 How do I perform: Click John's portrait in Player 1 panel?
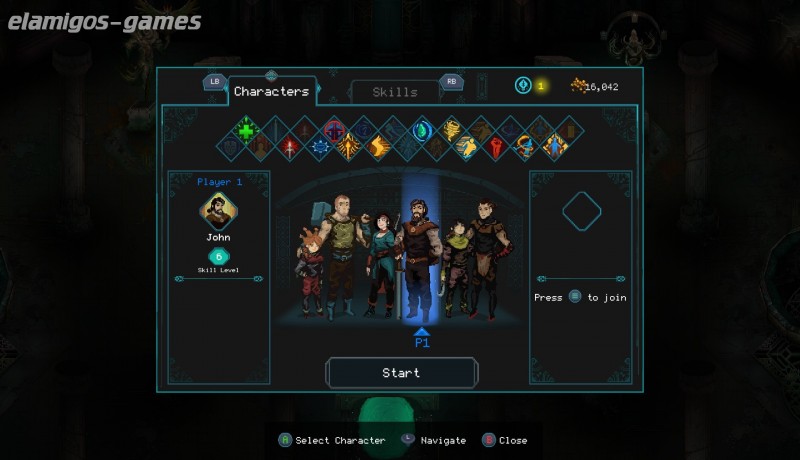coord(218,210)
